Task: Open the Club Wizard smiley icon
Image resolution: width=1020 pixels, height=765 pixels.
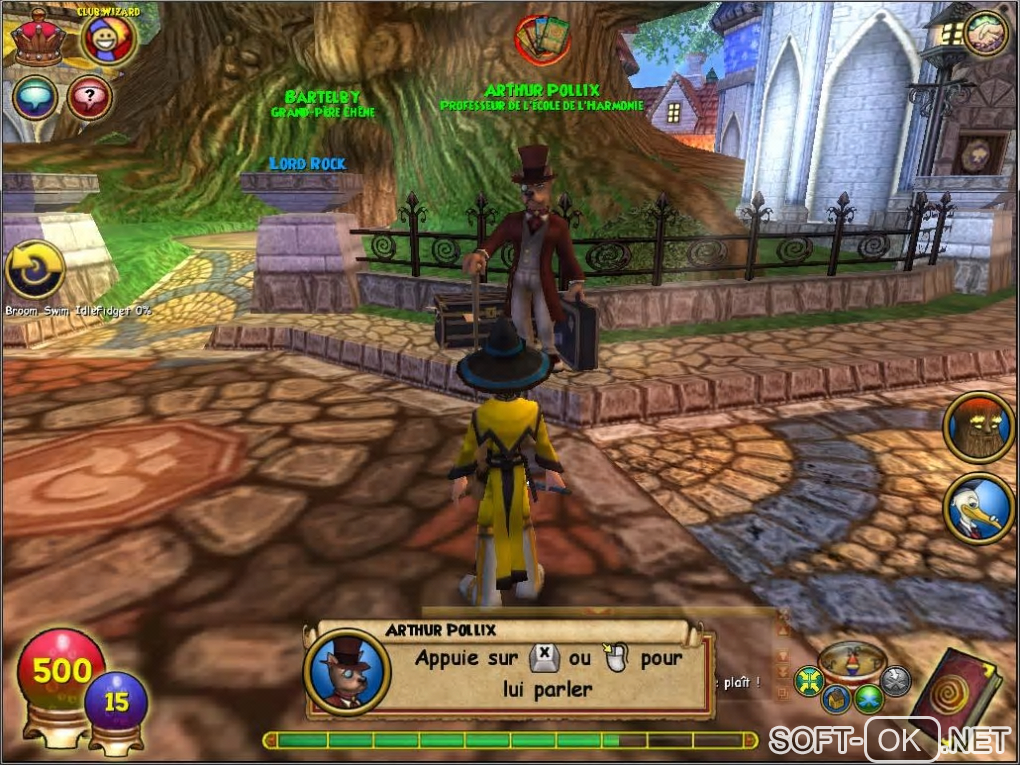Action: (109, 40)
